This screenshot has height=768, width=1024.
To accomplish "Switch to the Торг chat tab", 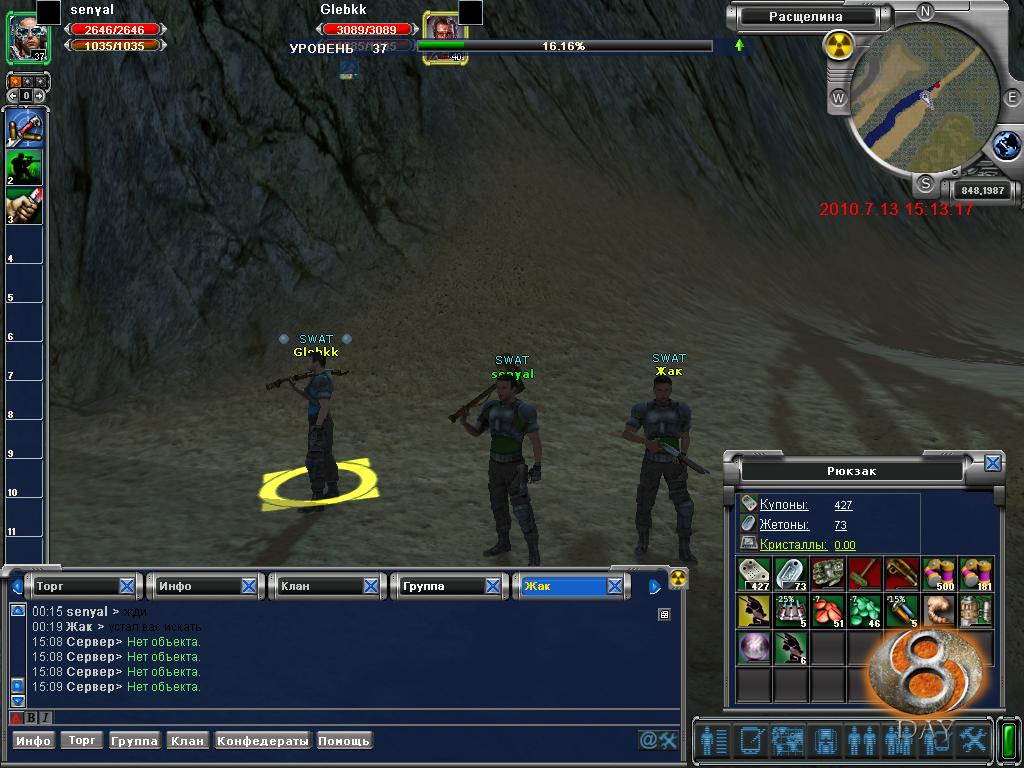I will click(x=76, y=586).
